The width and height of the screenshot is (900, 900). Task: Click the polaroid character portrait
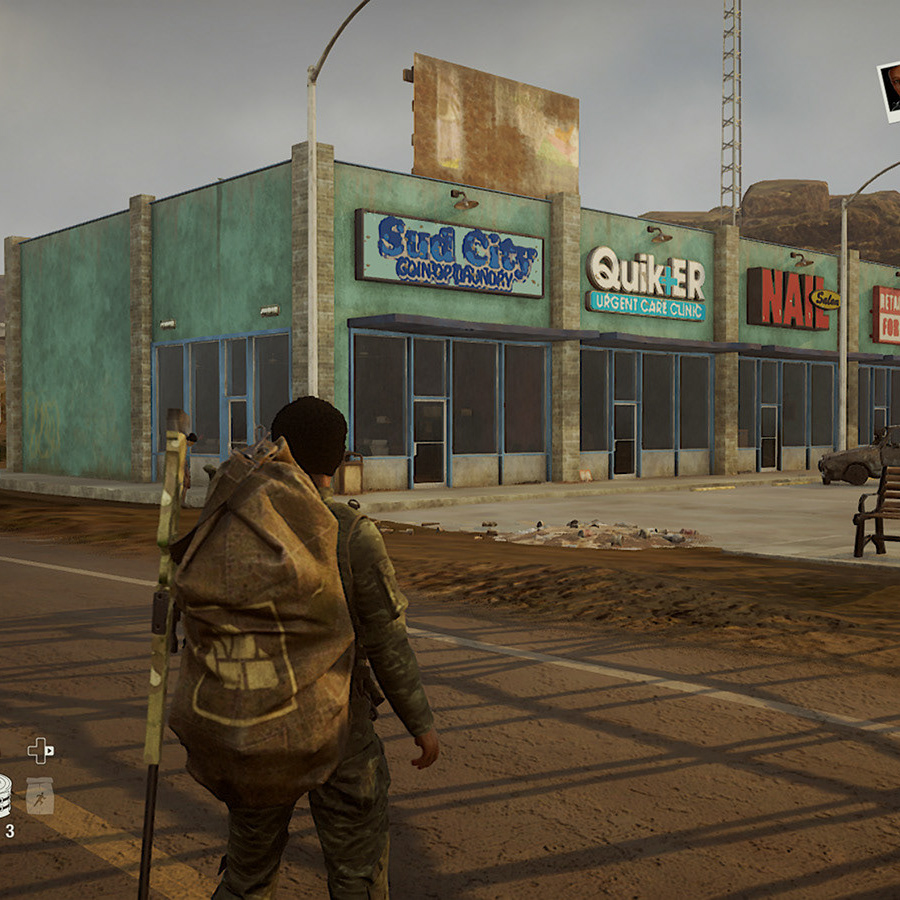pyautogui.click(x=889, y=90)
